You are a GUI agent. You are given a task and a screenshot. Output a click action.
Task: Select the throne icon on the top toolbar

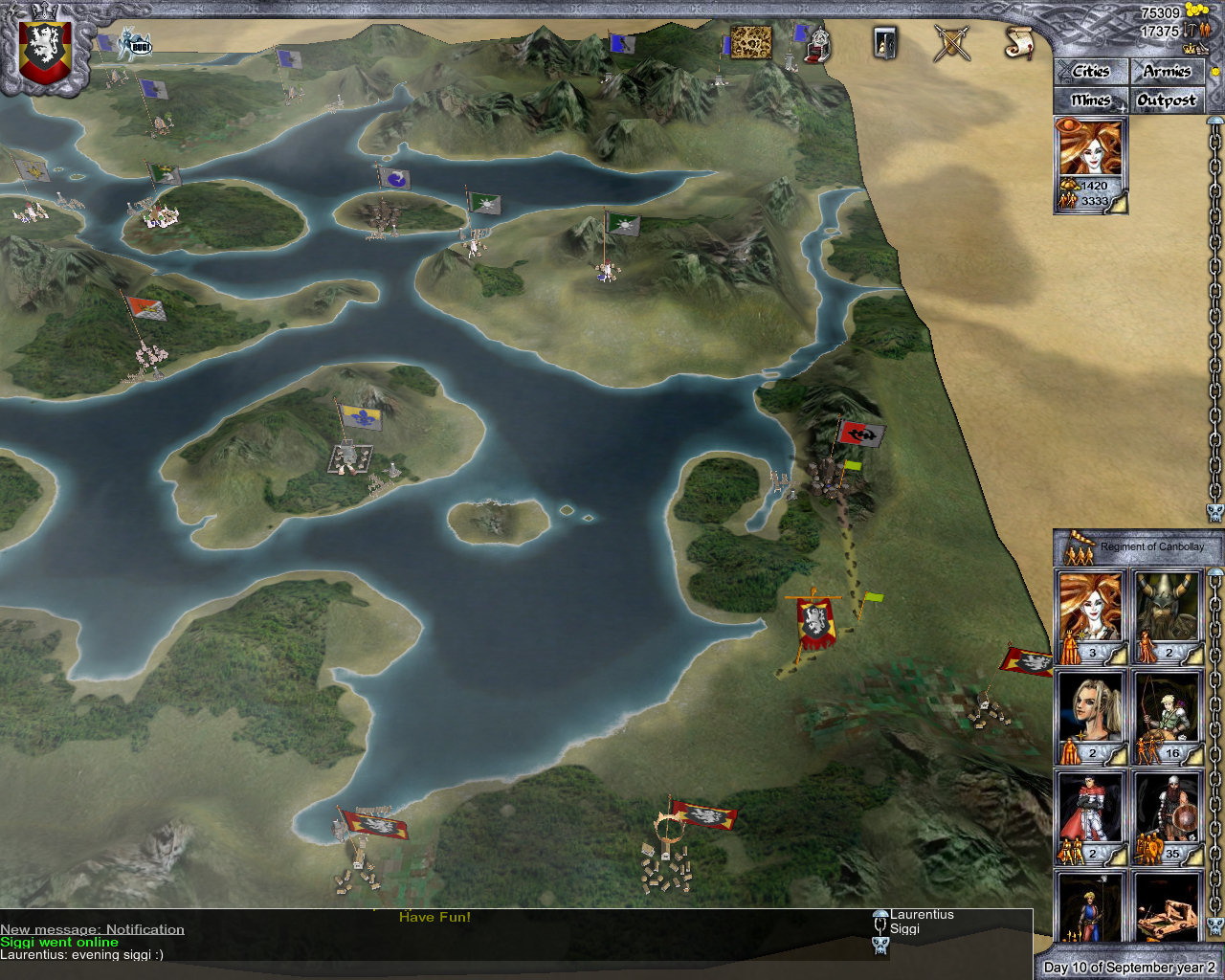(x=816, y=46)
